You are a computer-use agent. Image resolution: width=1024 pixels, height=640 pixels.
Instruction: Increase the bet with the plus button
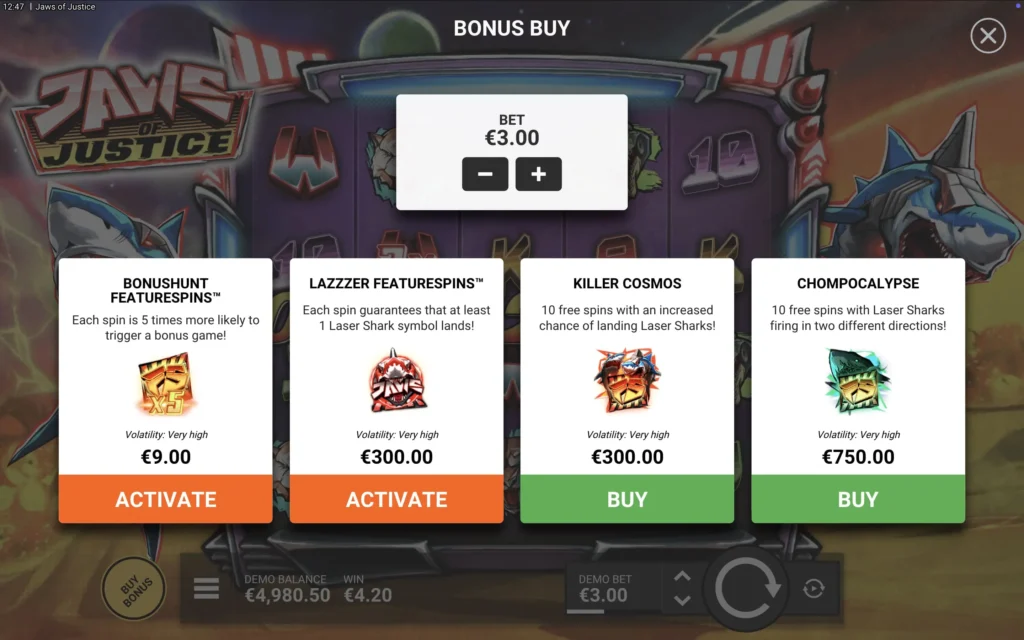[x=538, y=174]
